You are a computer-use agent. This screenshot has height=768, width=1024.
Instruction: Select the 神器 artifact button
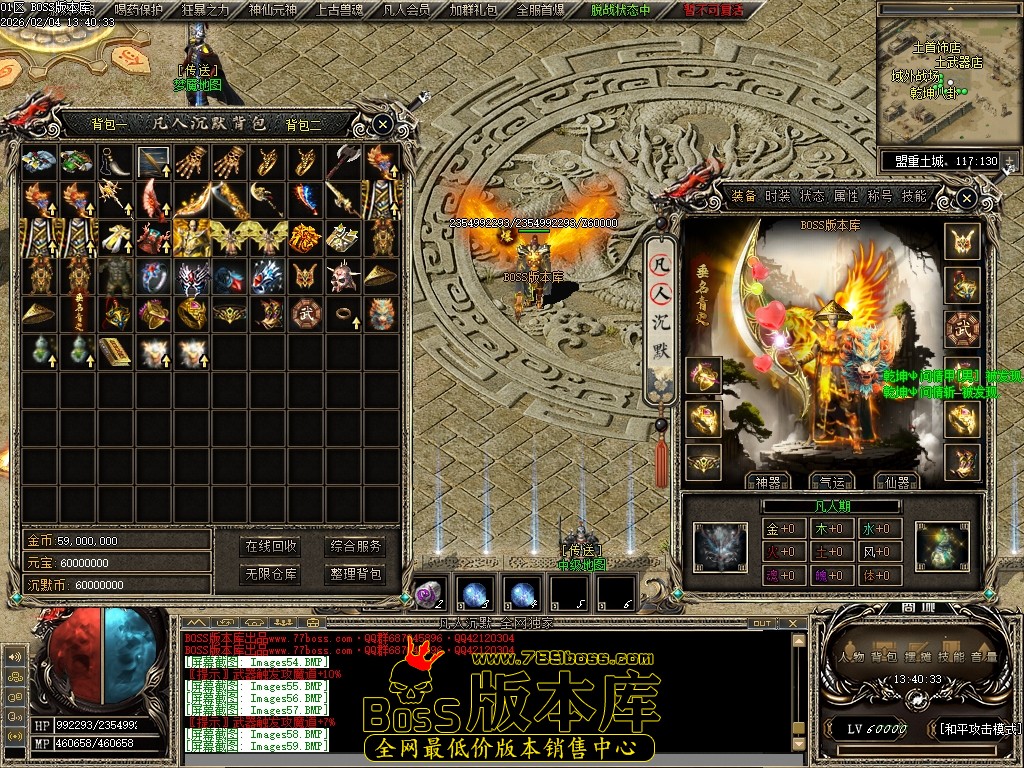point(765,481)
